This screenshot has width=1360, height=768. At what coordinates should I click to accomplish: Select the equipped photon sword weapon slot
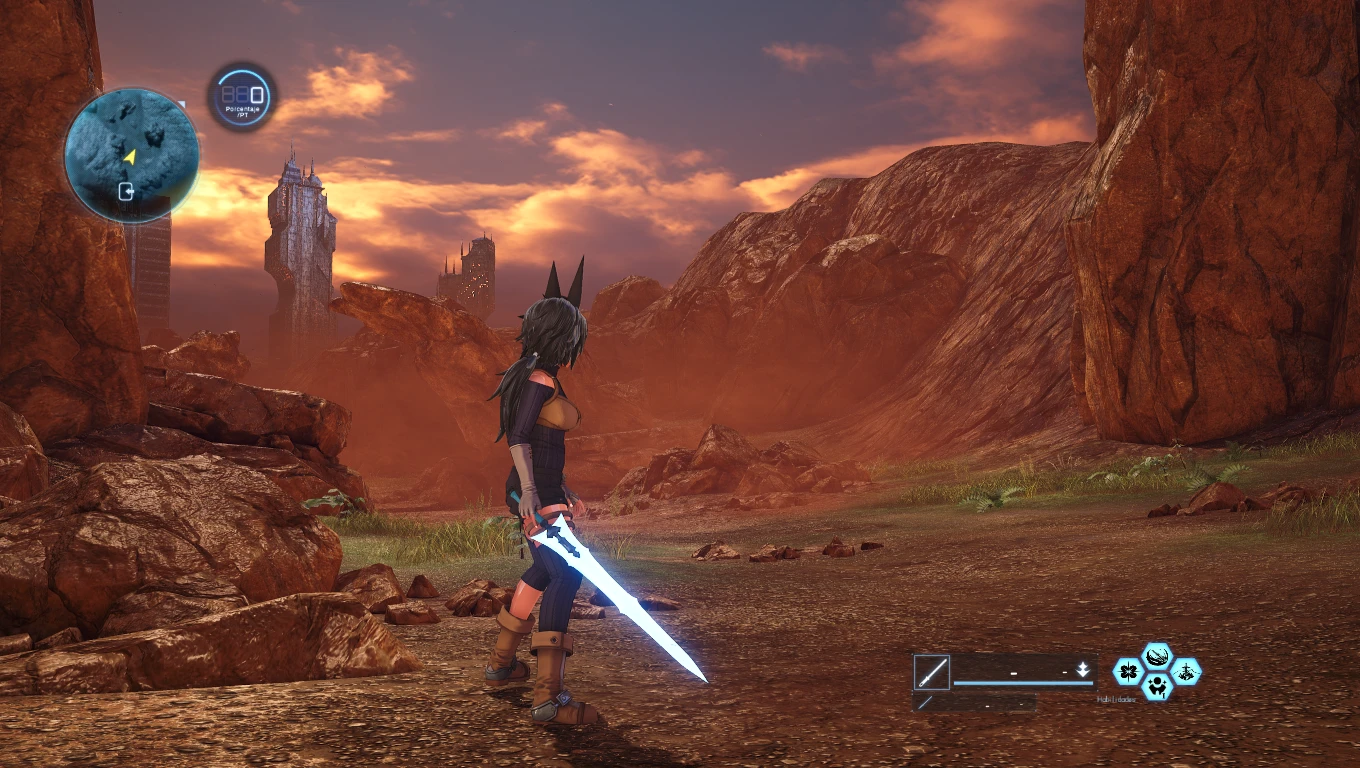click(x=931, y=672)
